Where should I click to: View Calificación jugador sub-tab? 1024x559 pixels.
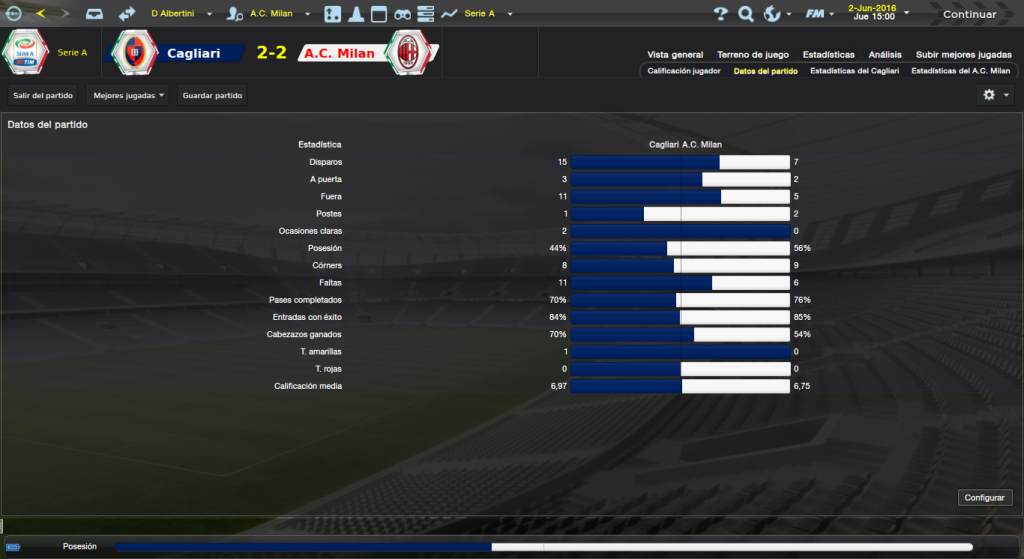(684, 71)
